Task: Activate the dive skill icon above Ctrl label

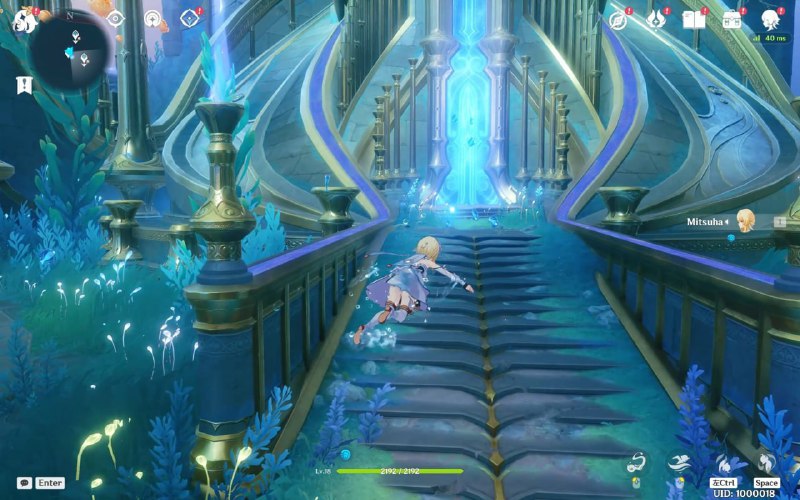Action: coord(723,464)
